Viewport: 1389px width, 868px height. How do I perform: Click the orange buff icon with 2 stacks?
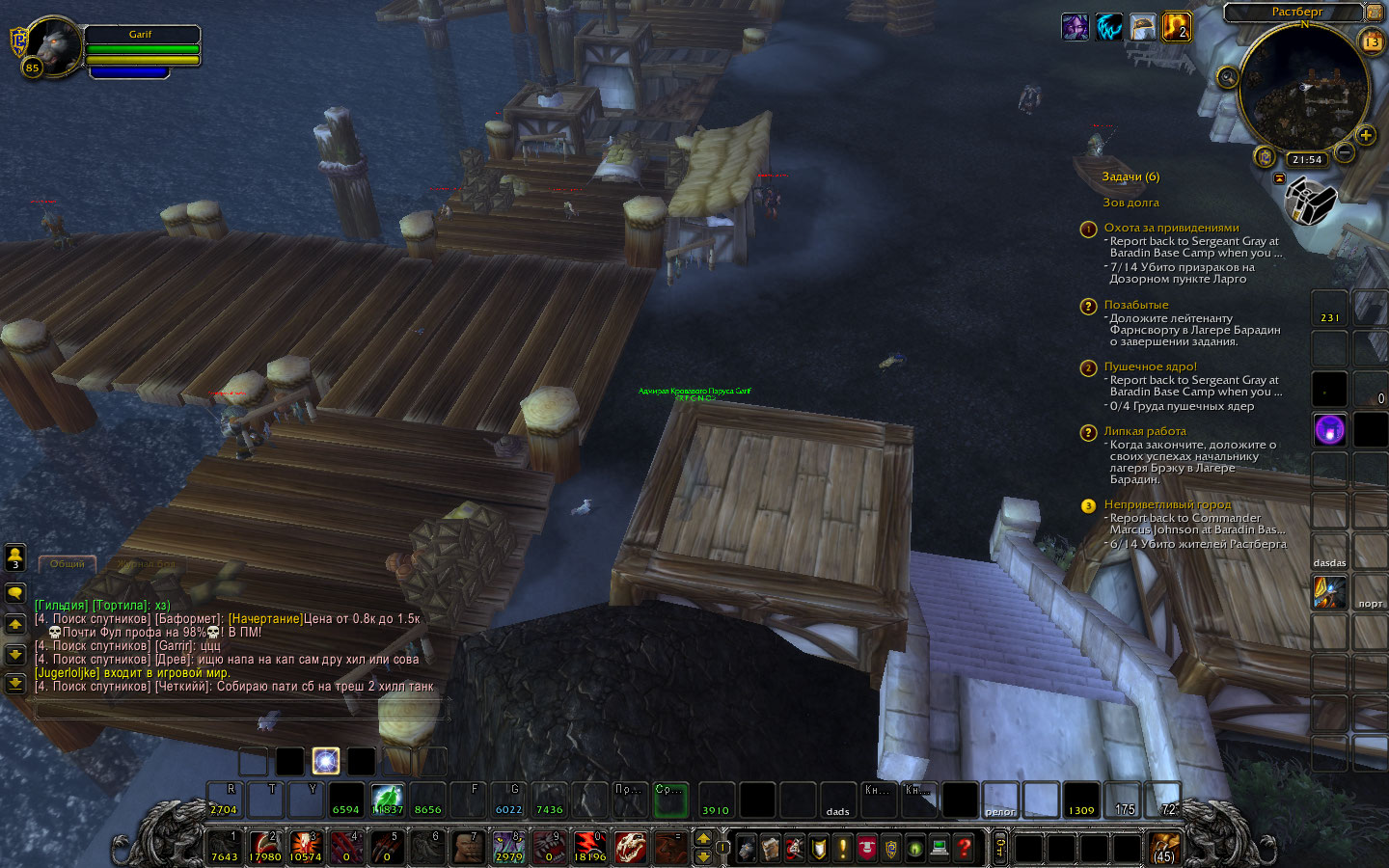point(1176,27)
